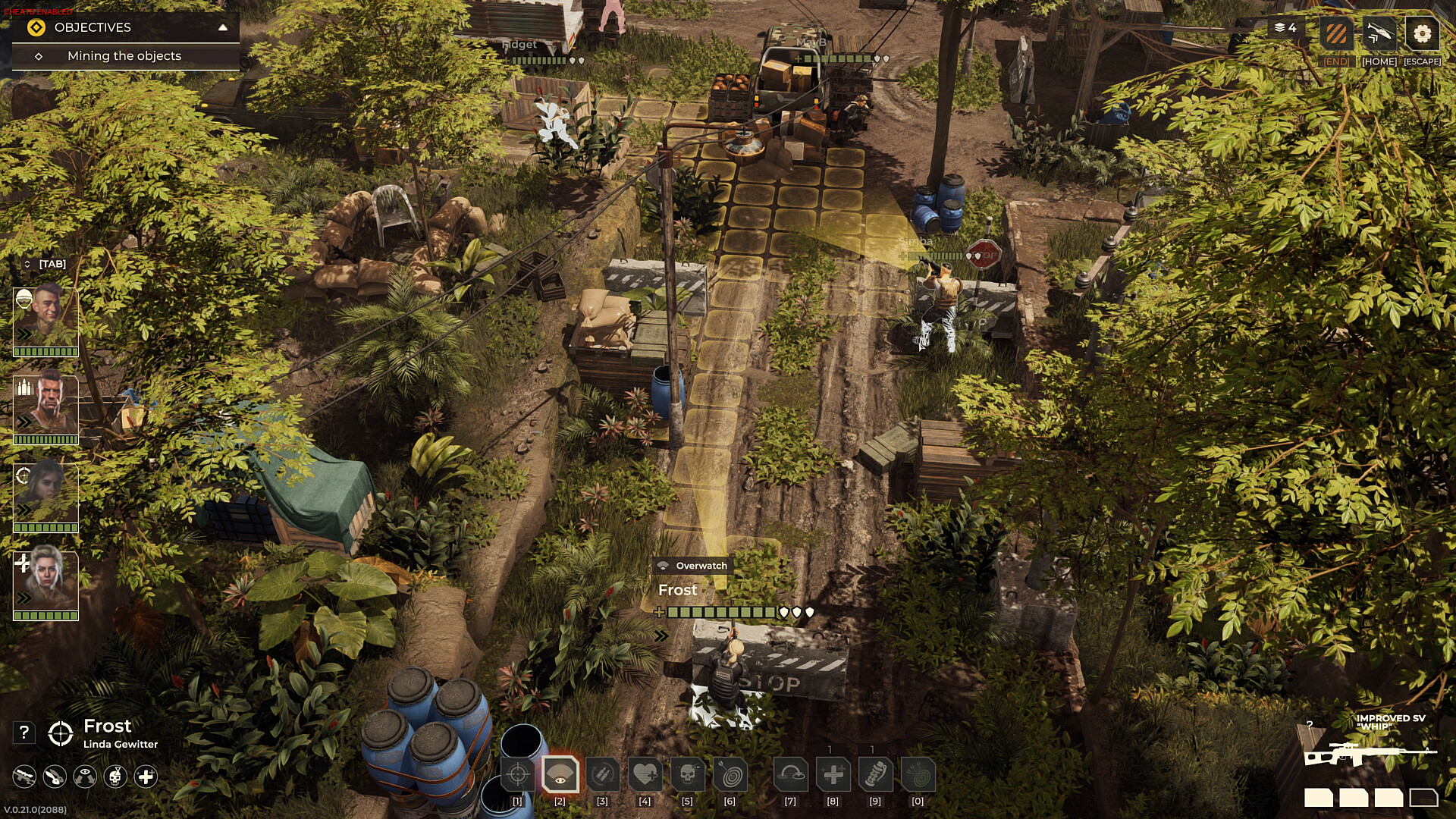Open settings with the gear icon
The width and height of the screenshot is (1456, 819).
[x=1422, y=34]
